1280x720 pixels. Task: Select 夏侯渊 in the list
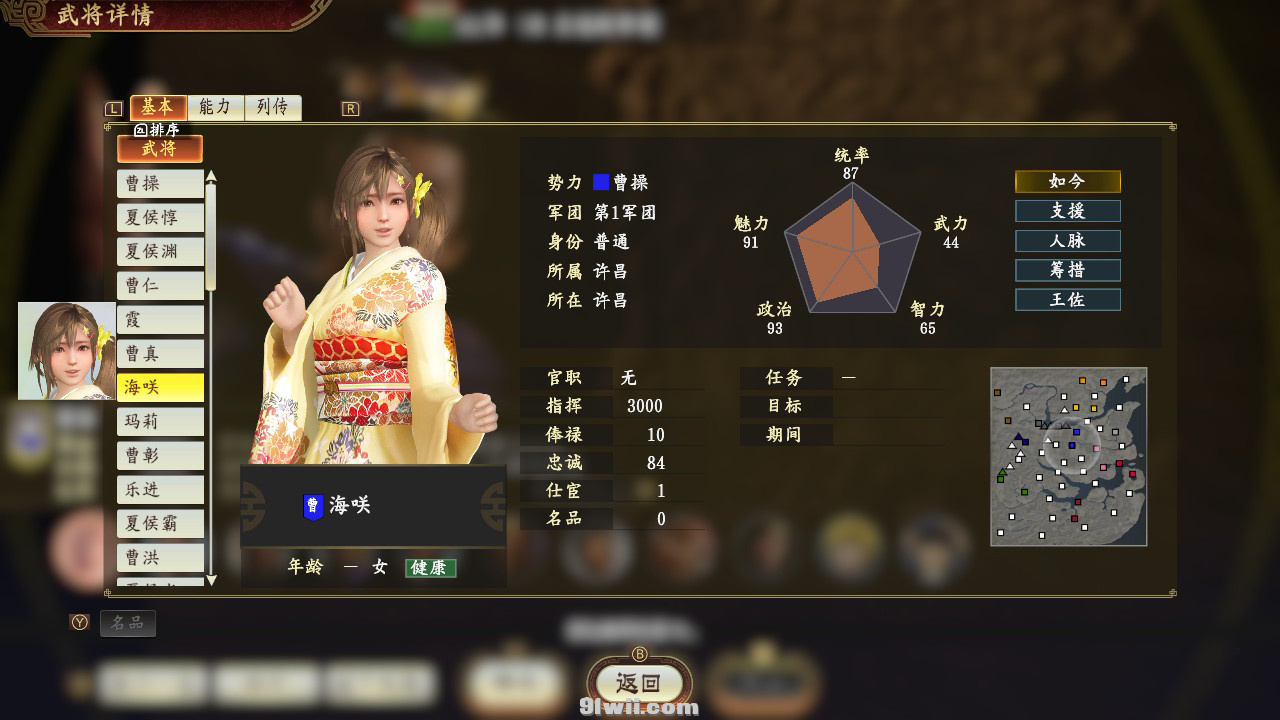click(160, 252)
